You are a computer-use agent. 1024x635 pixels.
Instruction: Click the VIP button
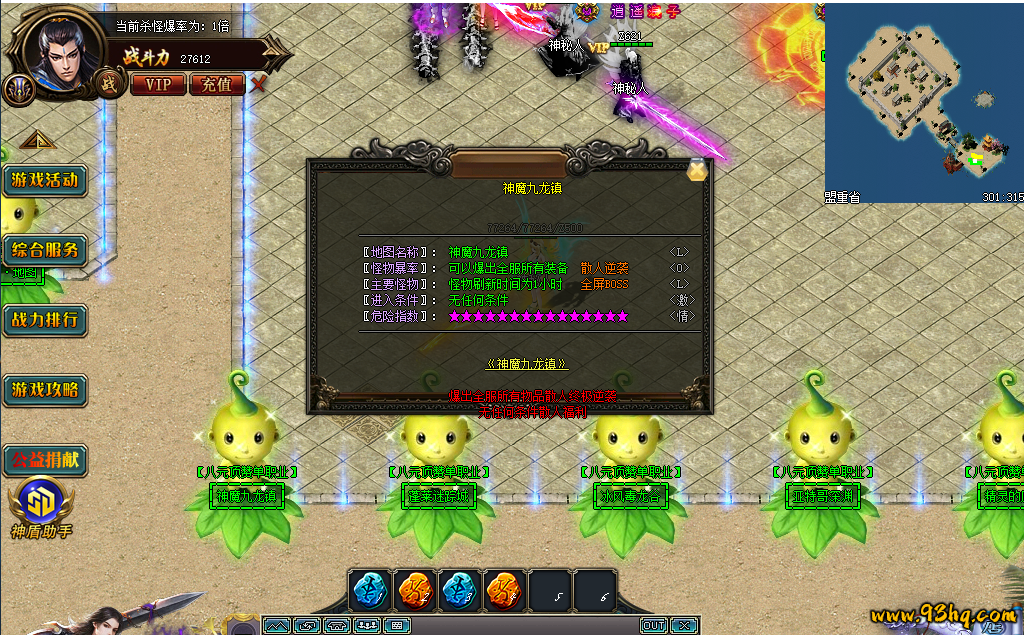(158, 84)
